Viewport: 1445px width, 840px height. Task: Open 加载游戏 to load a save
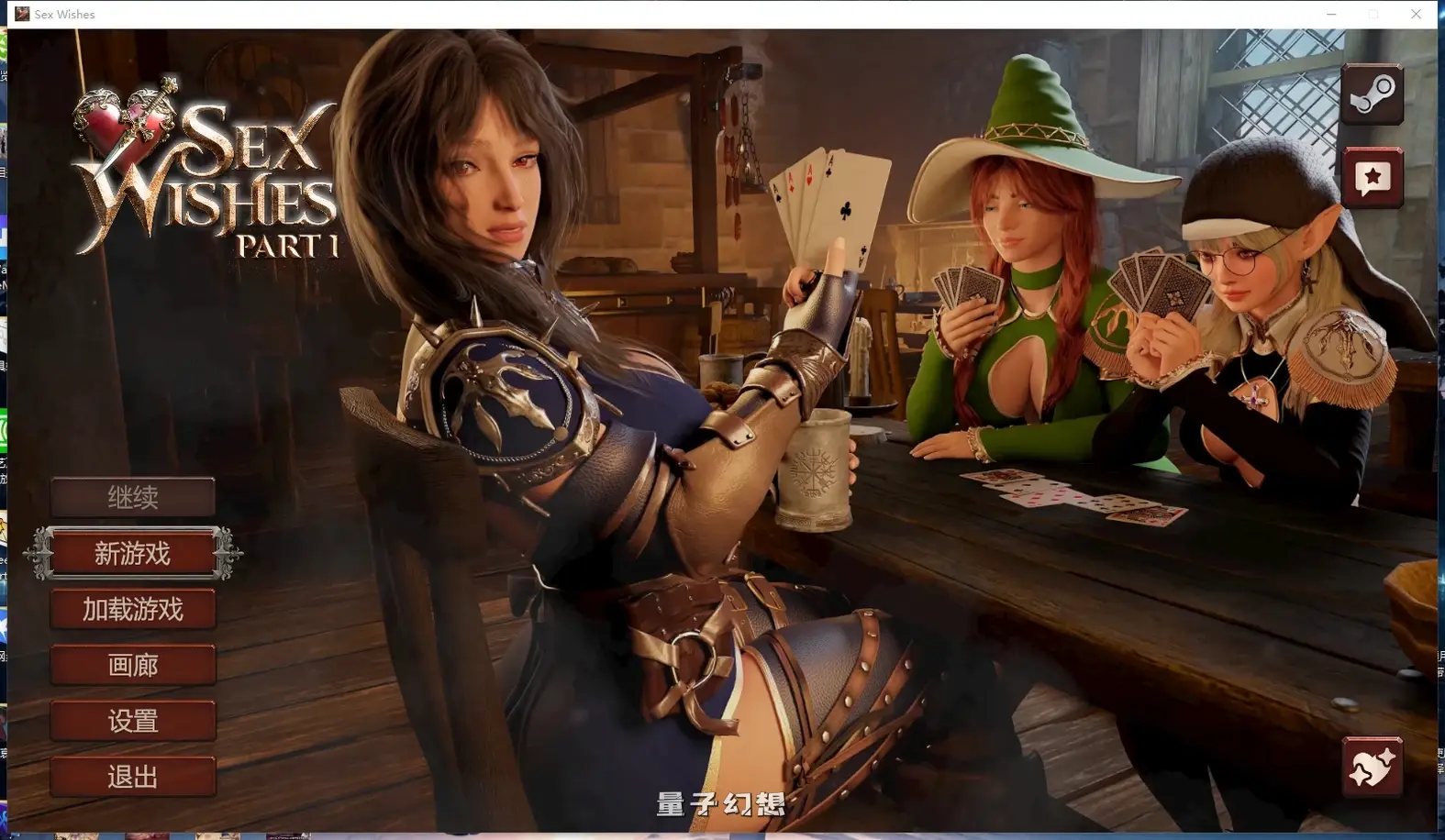coord(133,609)
